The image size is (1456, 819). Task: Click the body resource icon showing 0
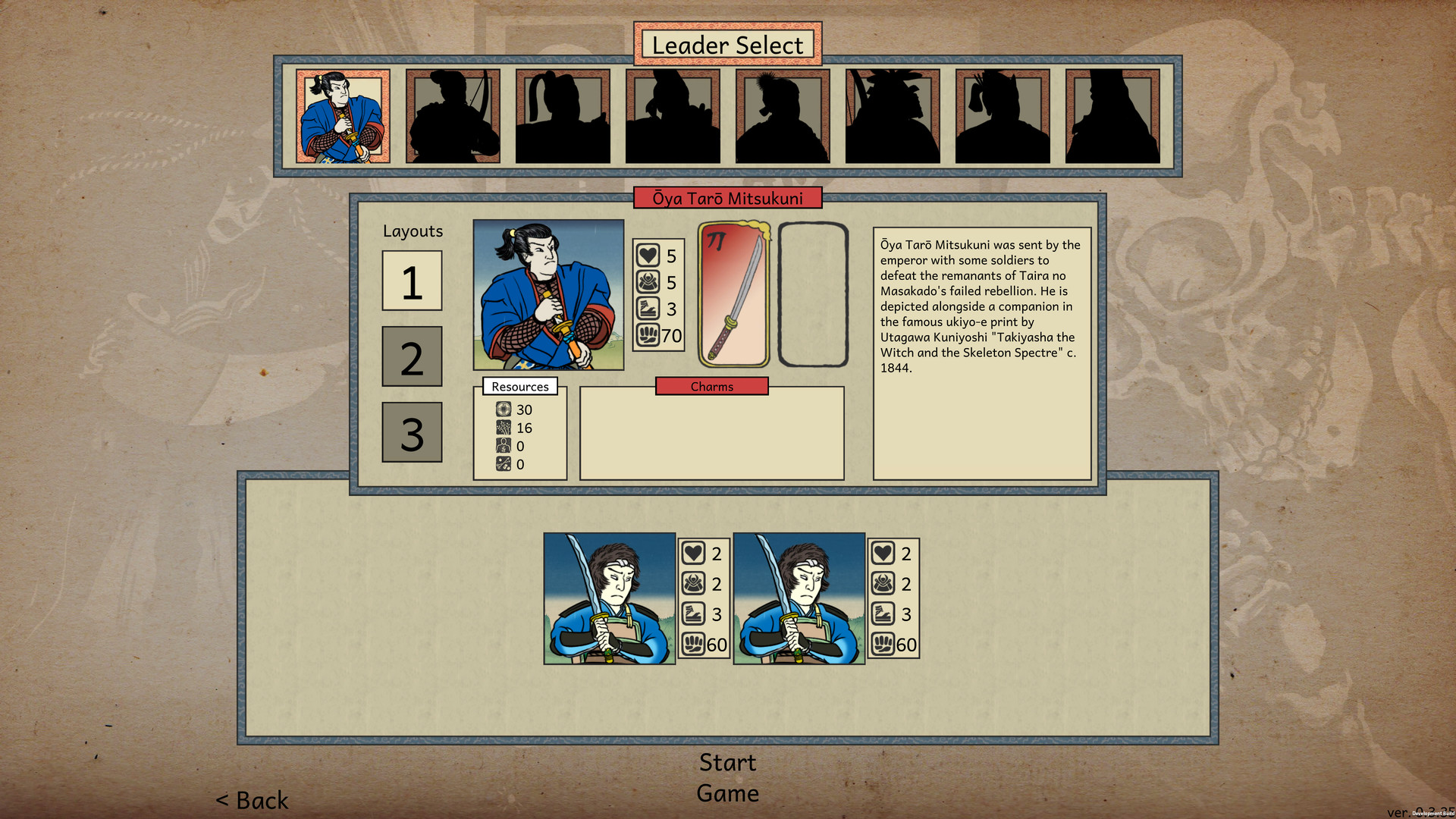pos(502,447)
